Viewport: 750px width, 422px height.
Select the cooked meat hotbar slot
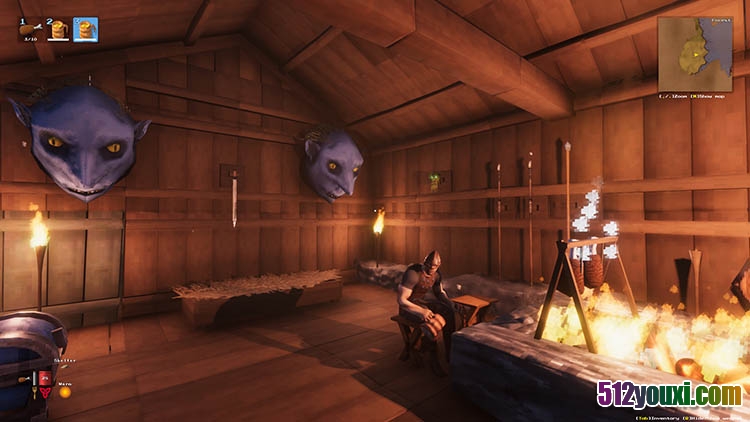pos(29,29)
